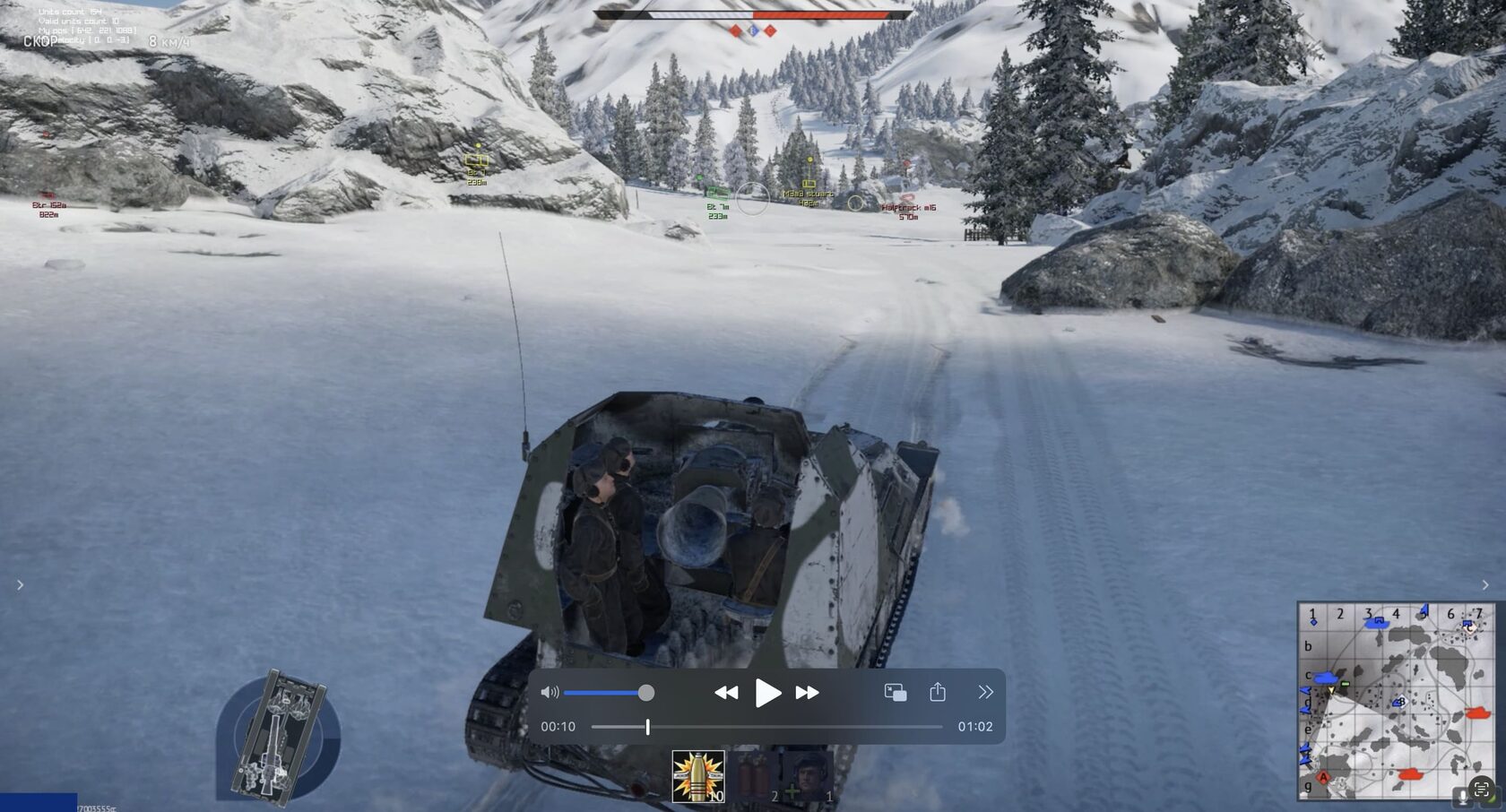Rewind the video

click(726, 693)
